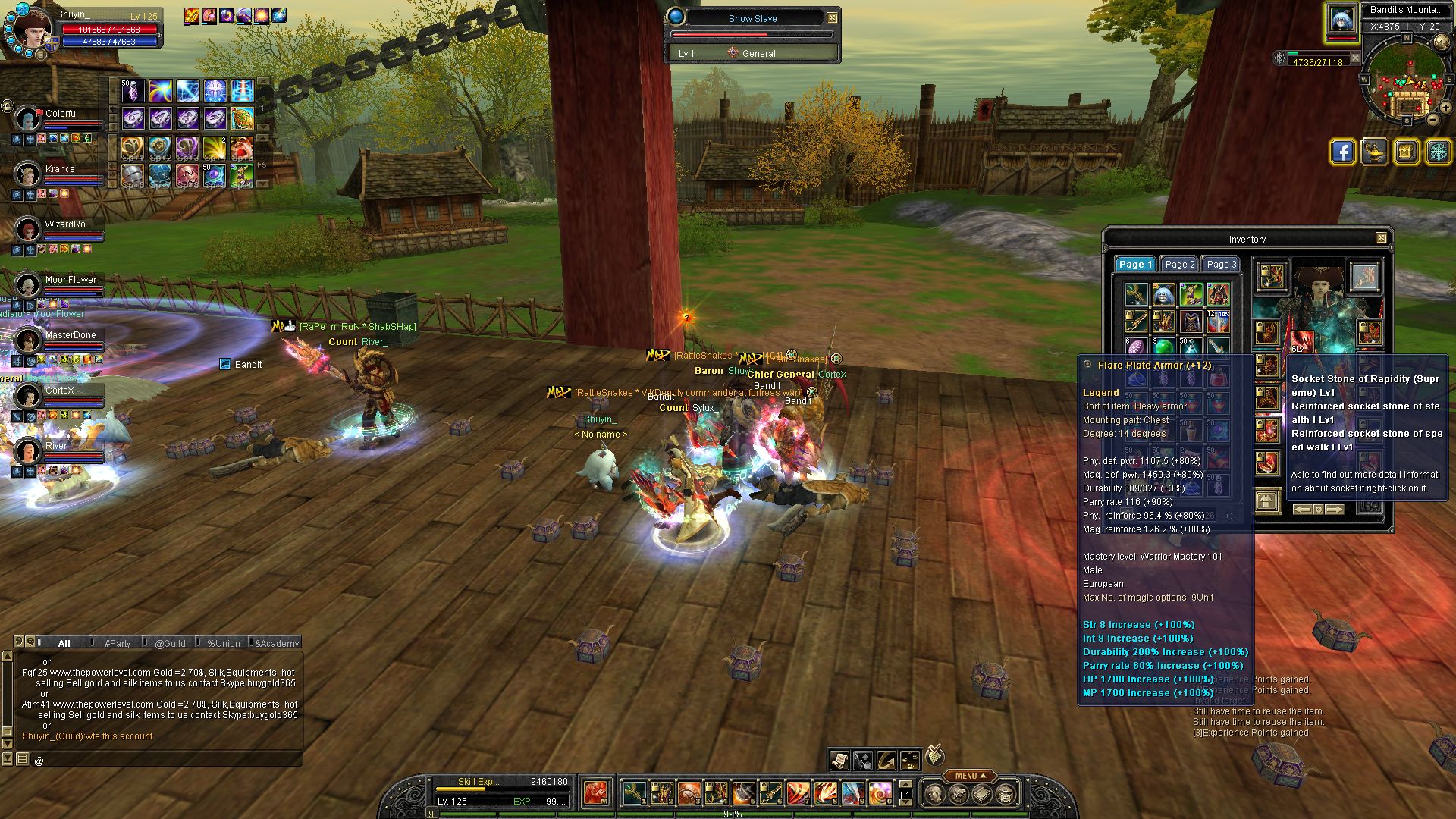The image size is (1456, 819).
Task: Switch the chat filter to #Party
Action: pyautogui.click(x=118, y=643)
